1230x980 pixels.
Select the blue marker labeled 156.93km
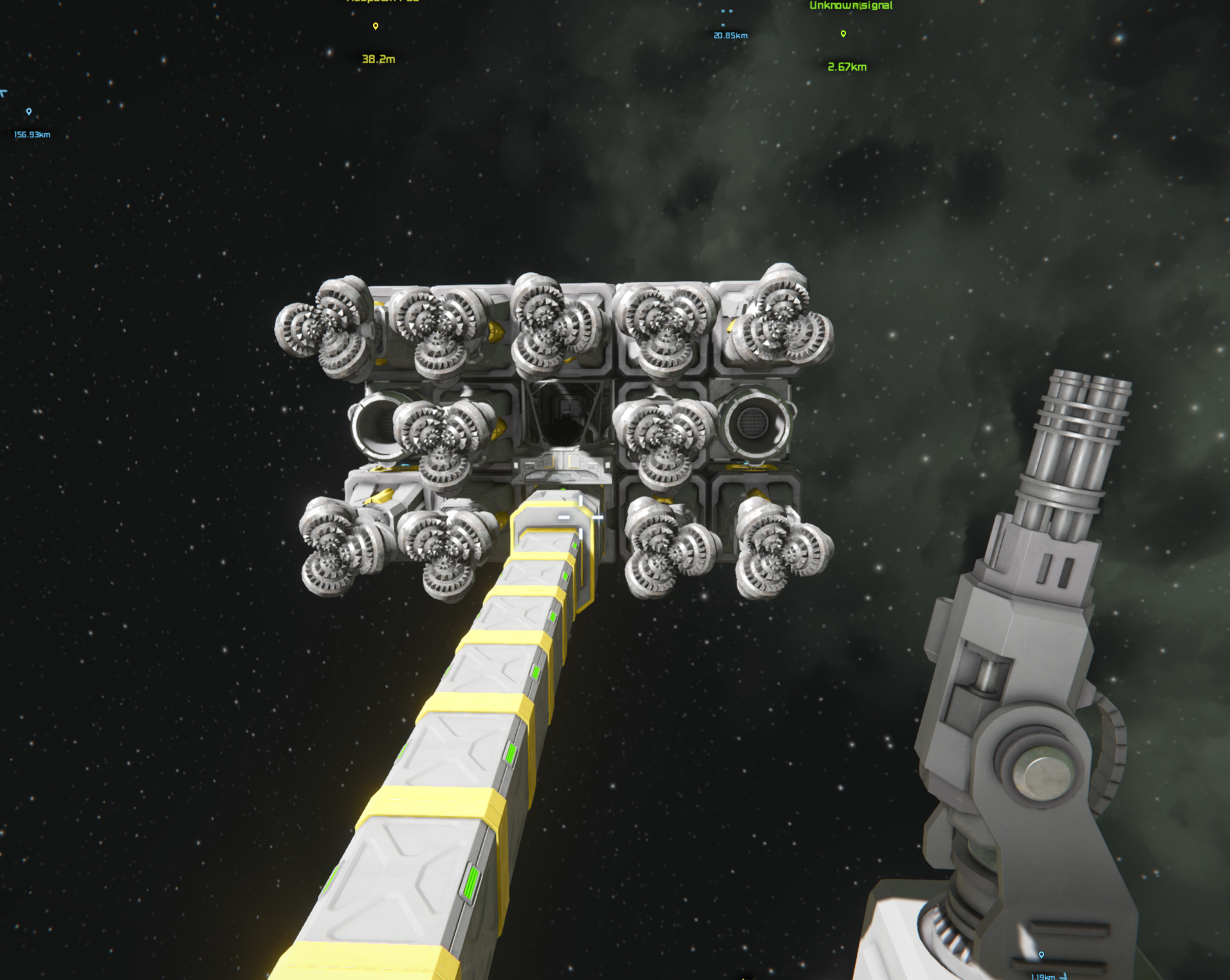point(29,112)
